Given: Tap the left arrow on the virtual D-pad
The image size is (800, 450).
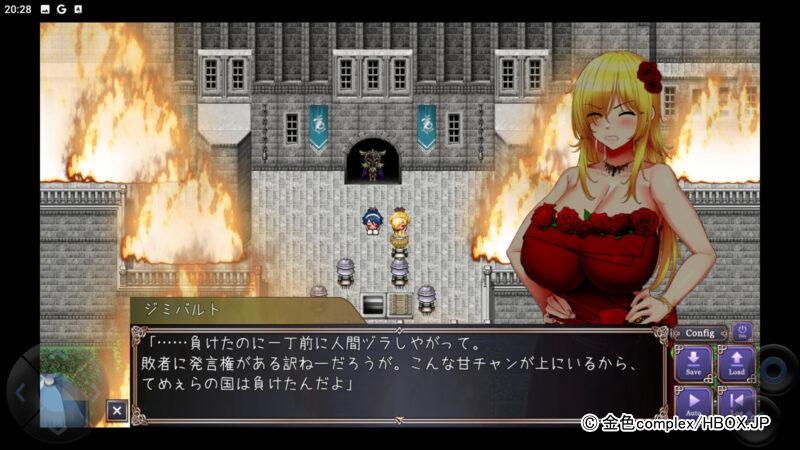Looking at the screenshot, I should [x=23, y=391].
